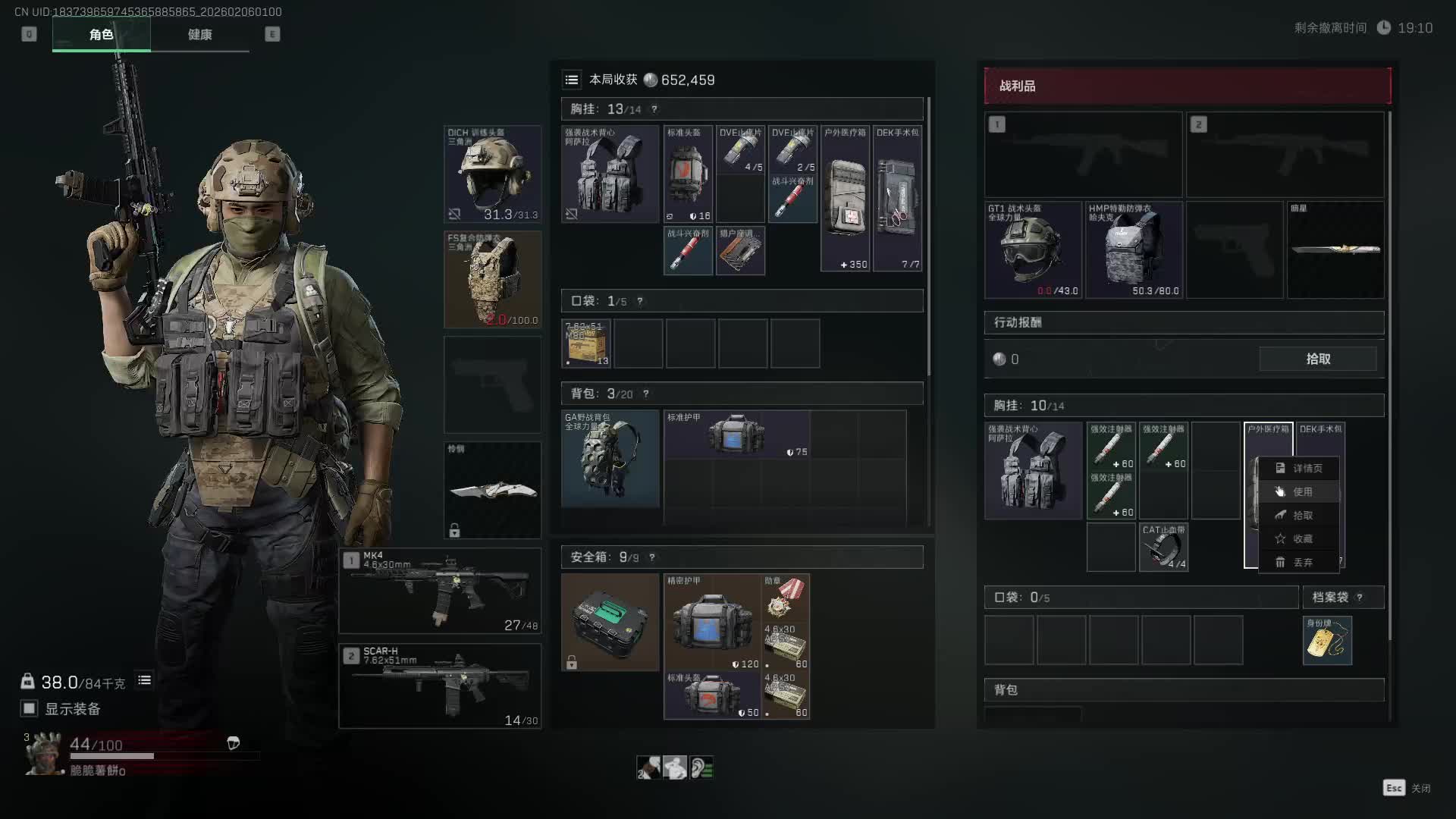The height and width of the screenshot is (819, 1456).
Task: Click the HMP特勤防弹衣 in loot
Action: point(1134,250)
